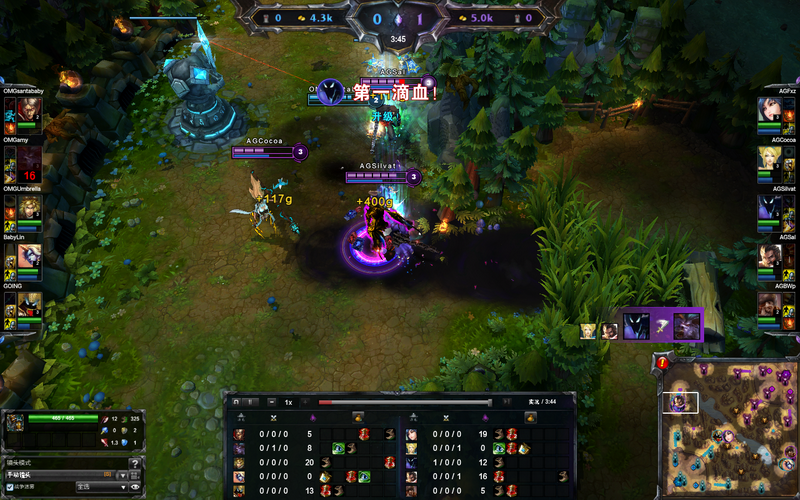800x500 pixels.
Task: Click the red alert icon above minimap
Action: point(663,362)
